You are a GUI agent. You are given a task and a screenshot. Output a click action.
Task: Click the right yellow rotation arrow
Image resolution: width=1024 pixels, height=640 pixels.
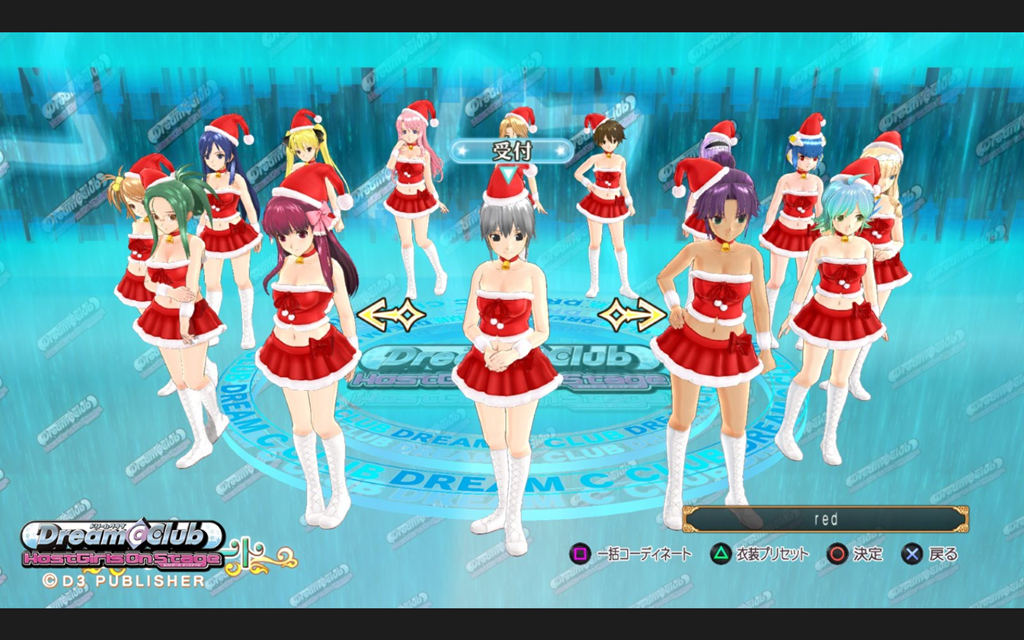click(x=632, y=314)
